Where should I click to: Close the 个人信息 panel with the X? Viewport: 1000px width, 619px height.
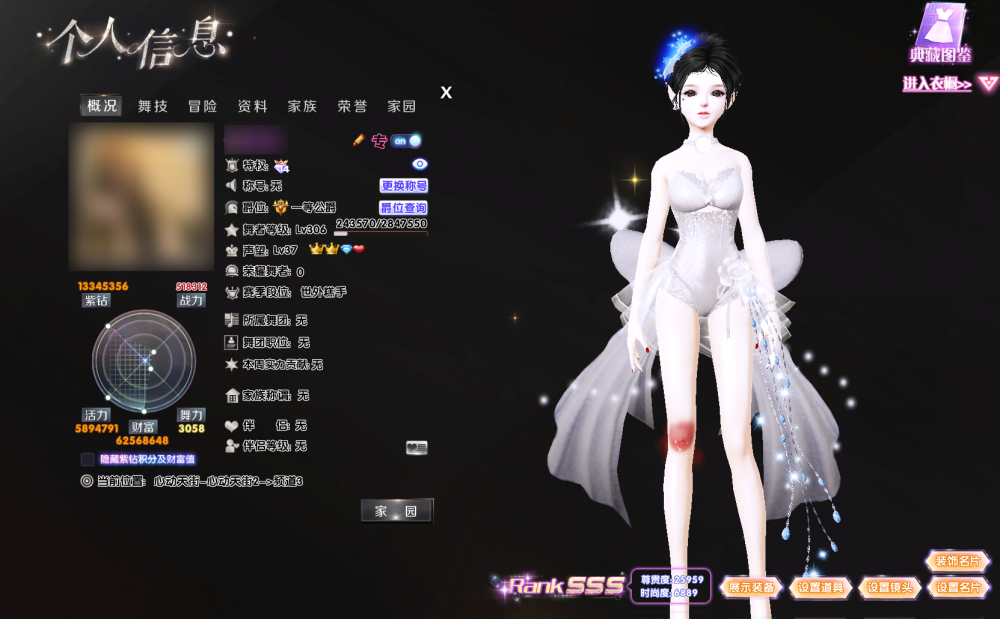pos(446,93)
